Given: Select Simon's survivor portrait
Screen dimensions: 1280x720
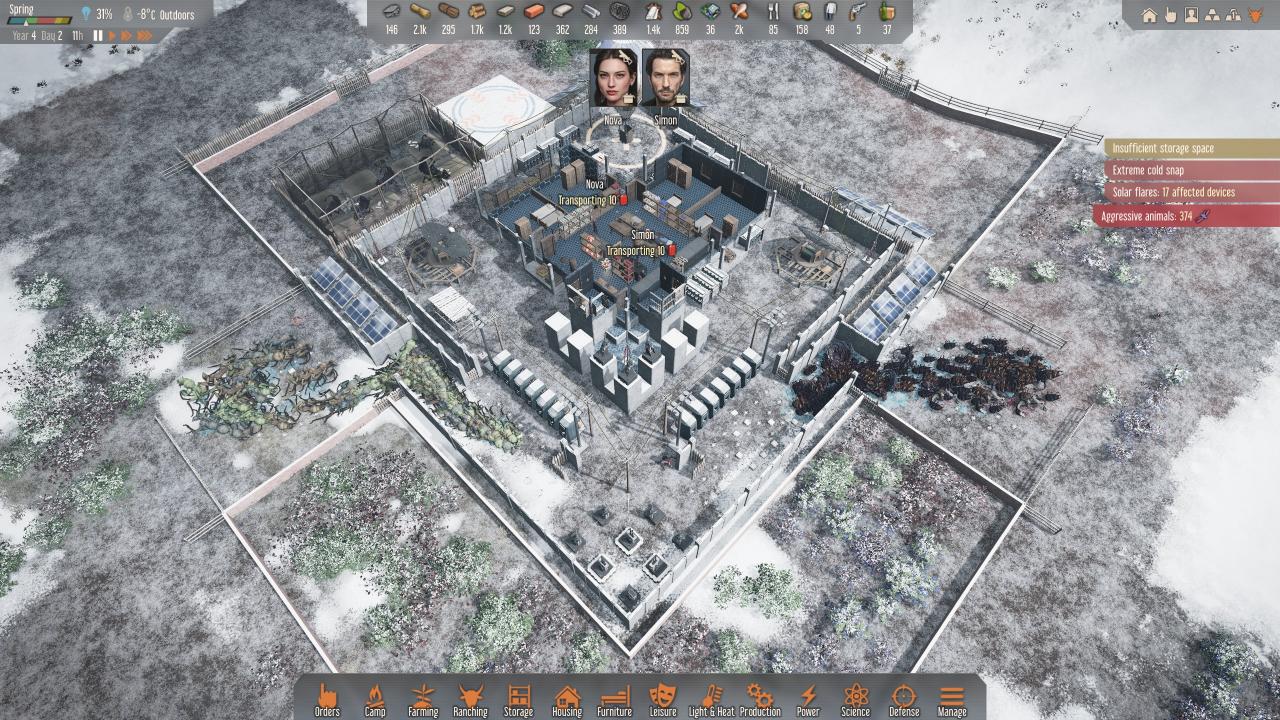Looking at the screenshot, I should coord(665,78).
